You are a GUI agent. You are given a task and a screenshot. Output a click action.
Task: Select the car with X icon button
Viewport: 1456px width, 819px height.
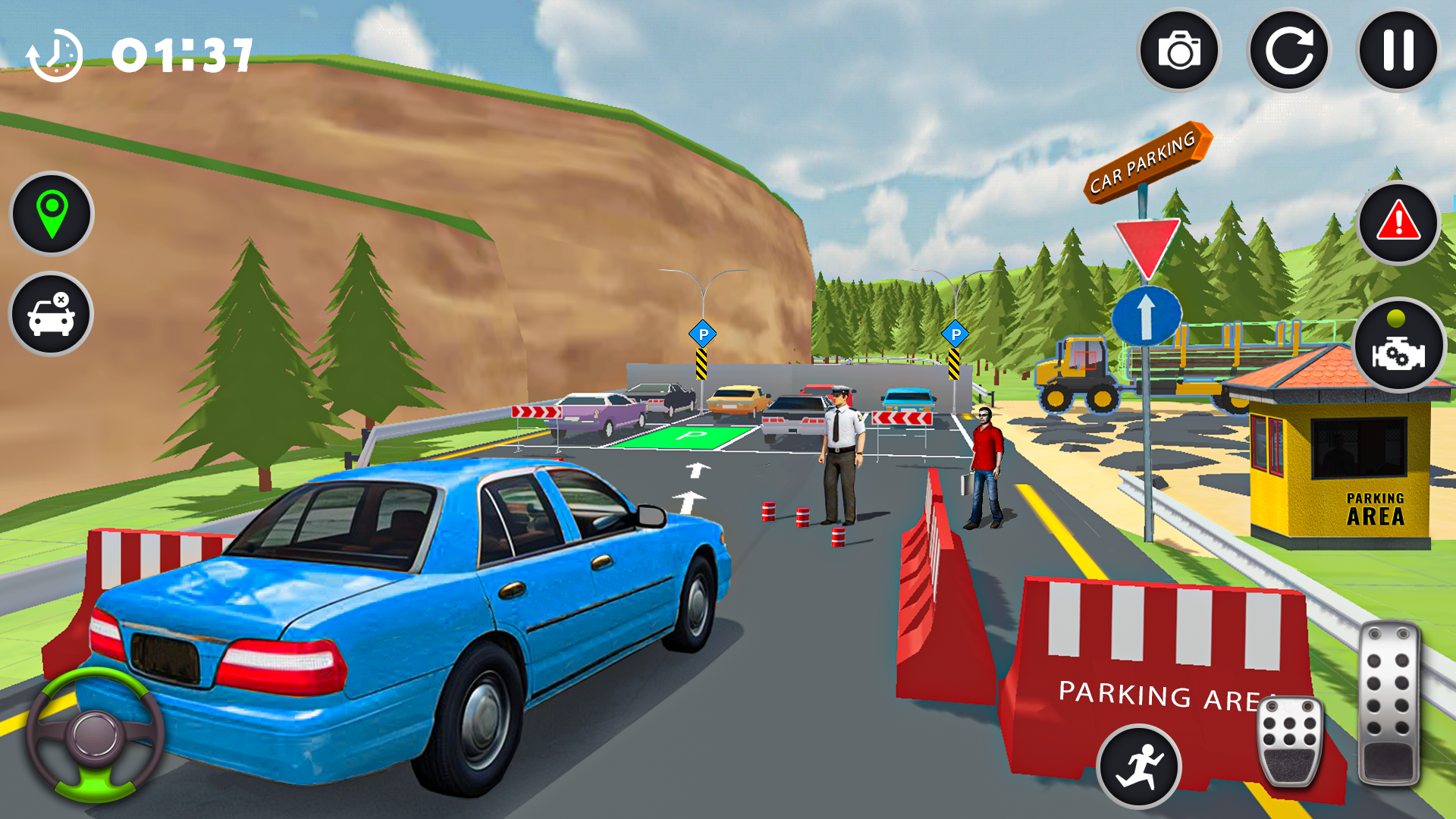[51, 314]
